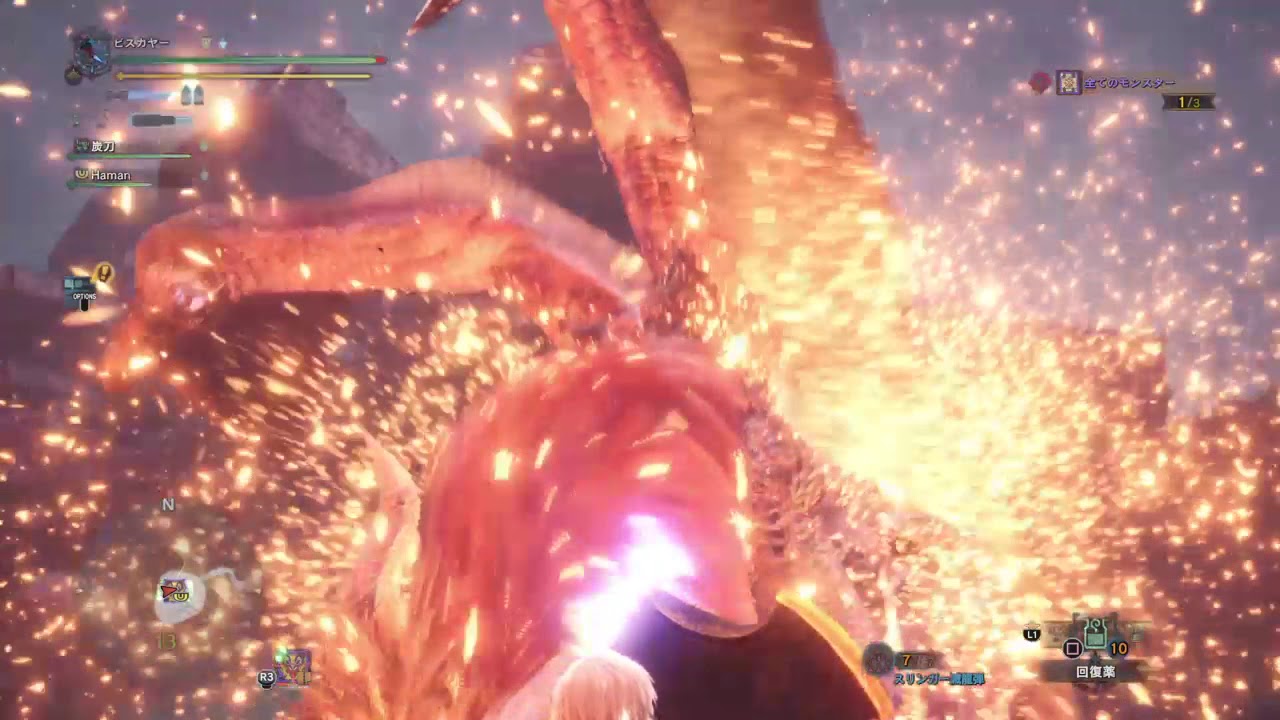1280x720 pixels.
Task: Click Haman's name in the party list
Action: [x=110, y=174]
